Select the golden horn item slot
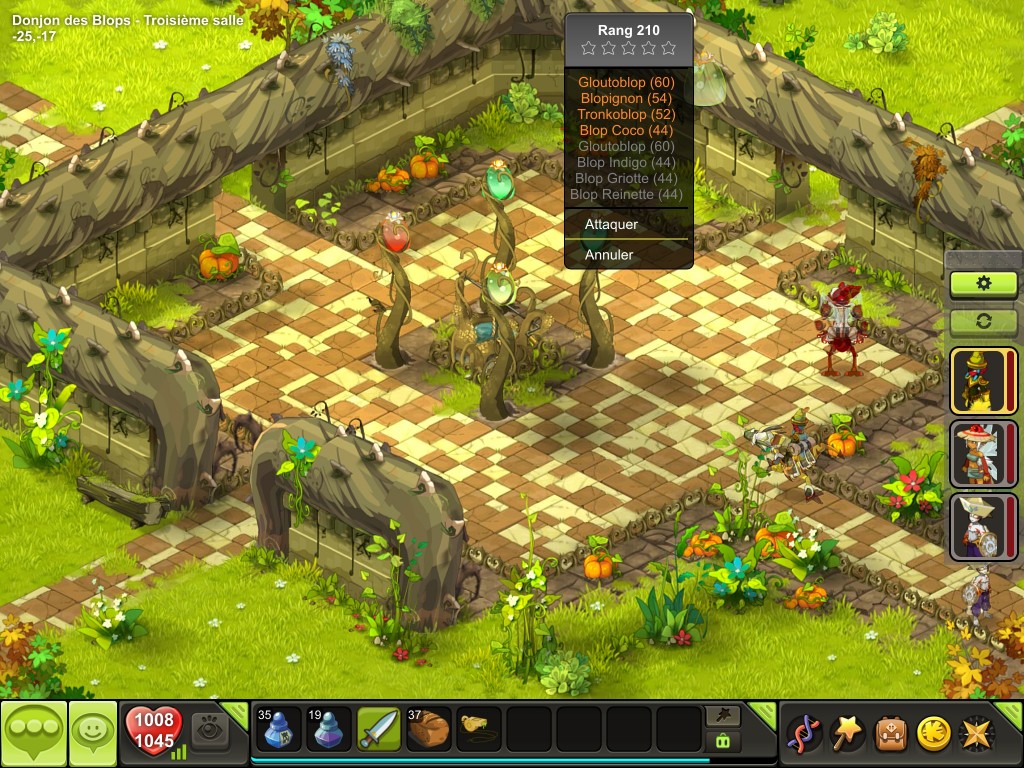1024x768 pixels. tap(479, 729)
